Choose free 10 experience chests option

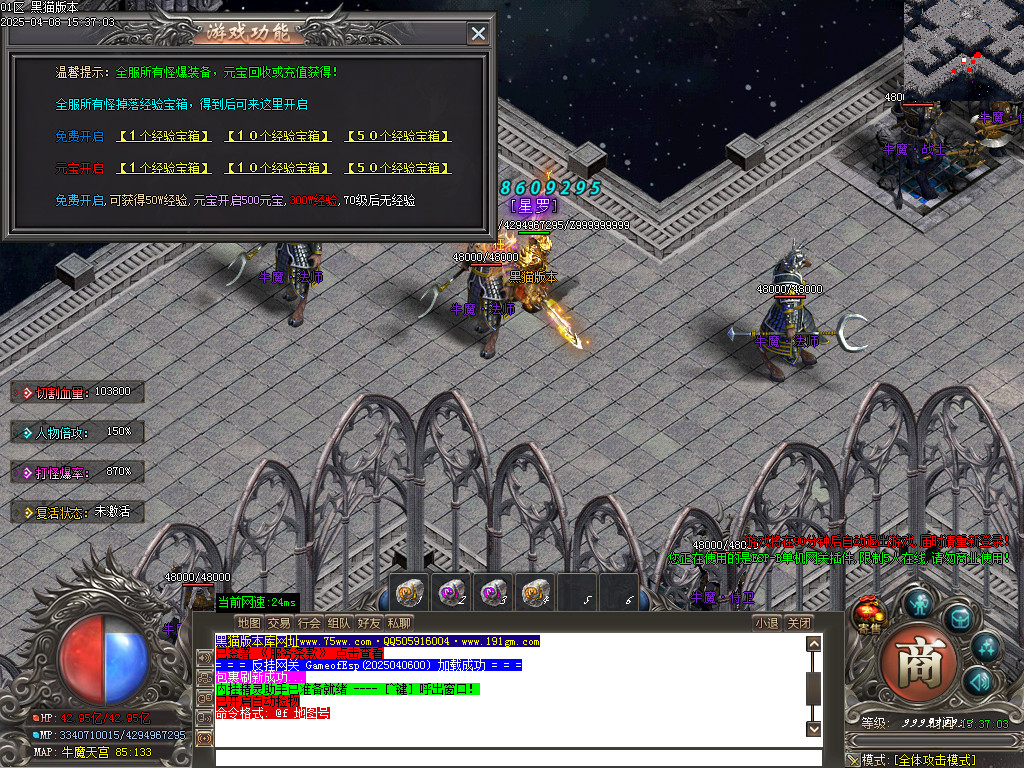click(x=279, y=136)
